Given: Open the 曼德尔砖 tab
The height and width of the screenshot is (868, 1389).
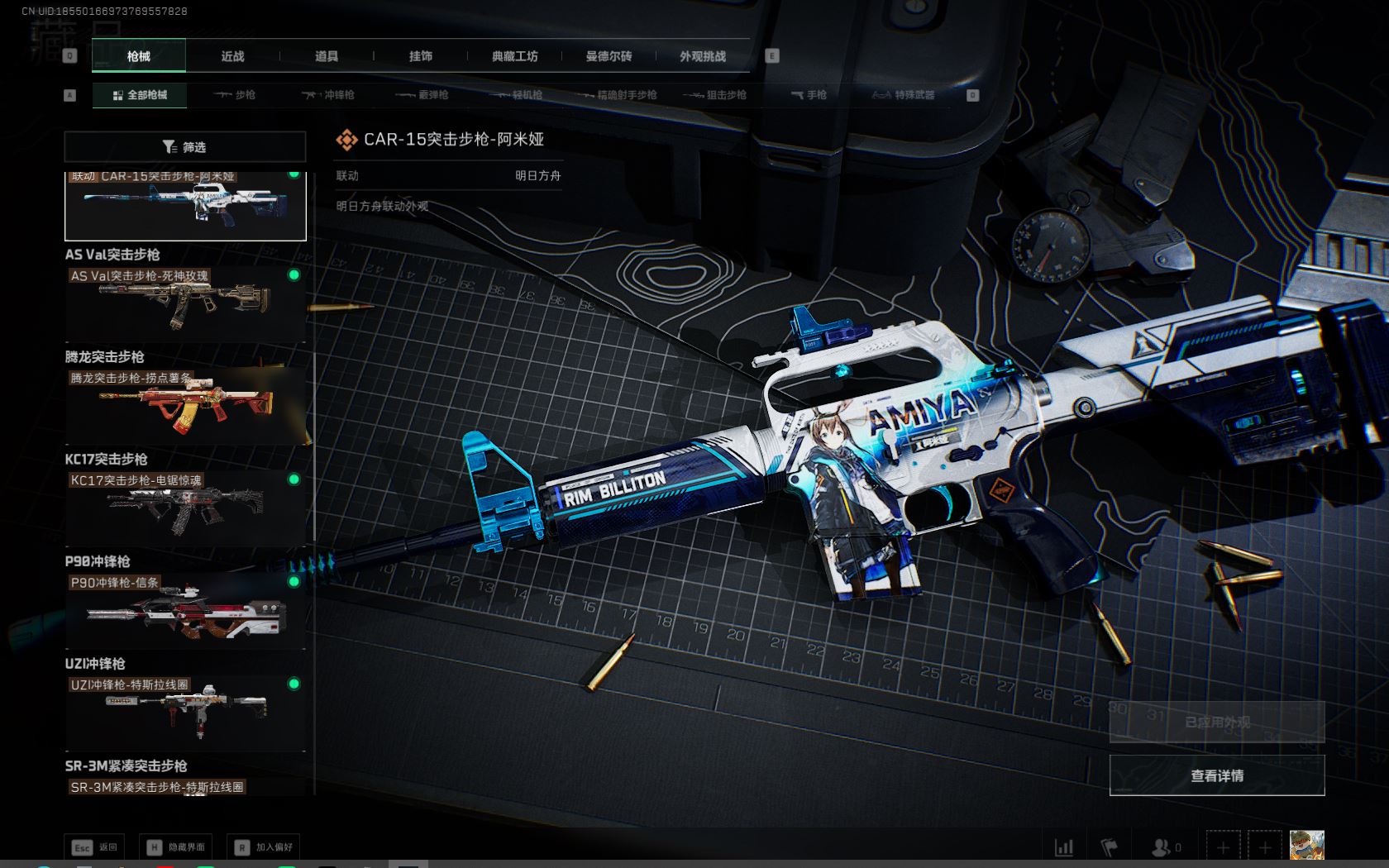Looking at the screenshot, I should tap(609, 56).
